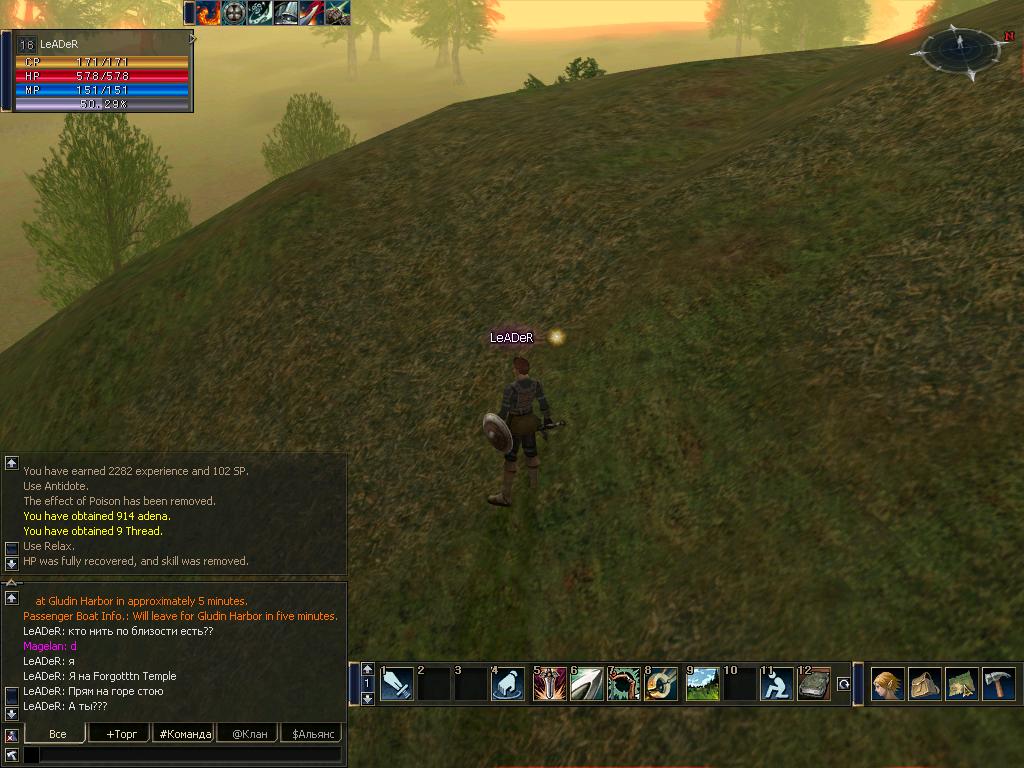Open the #Команда chat tab
1024x768 pixels.
(184, 734)
